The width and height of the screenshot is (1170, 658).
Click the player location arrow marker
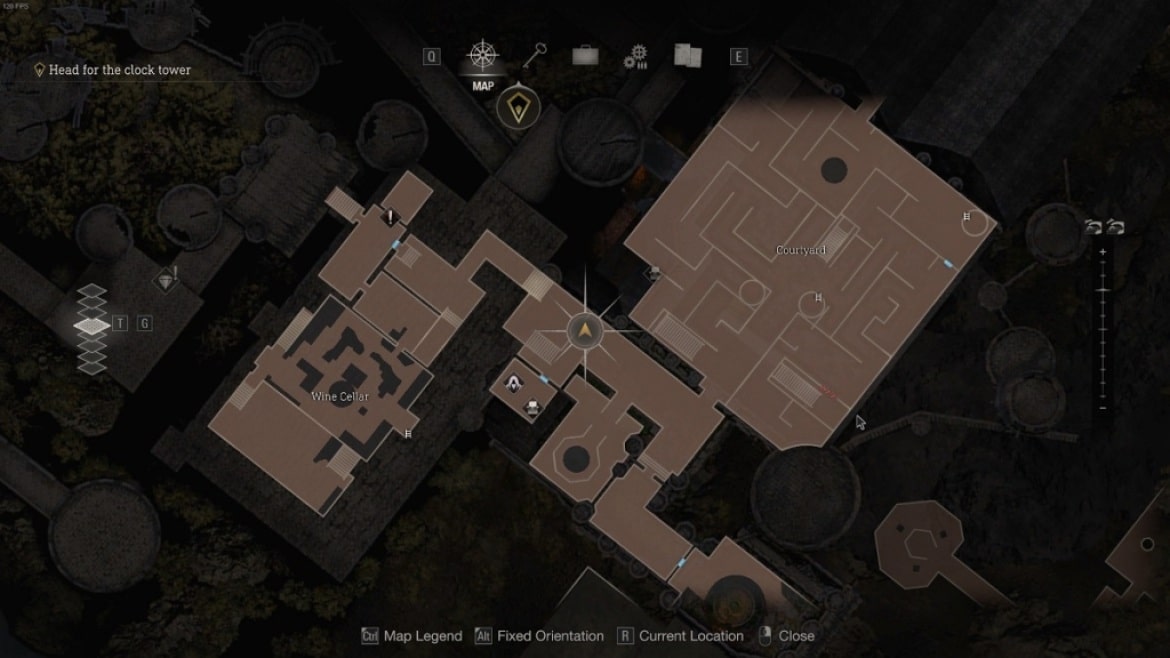(x=583, y=330)
